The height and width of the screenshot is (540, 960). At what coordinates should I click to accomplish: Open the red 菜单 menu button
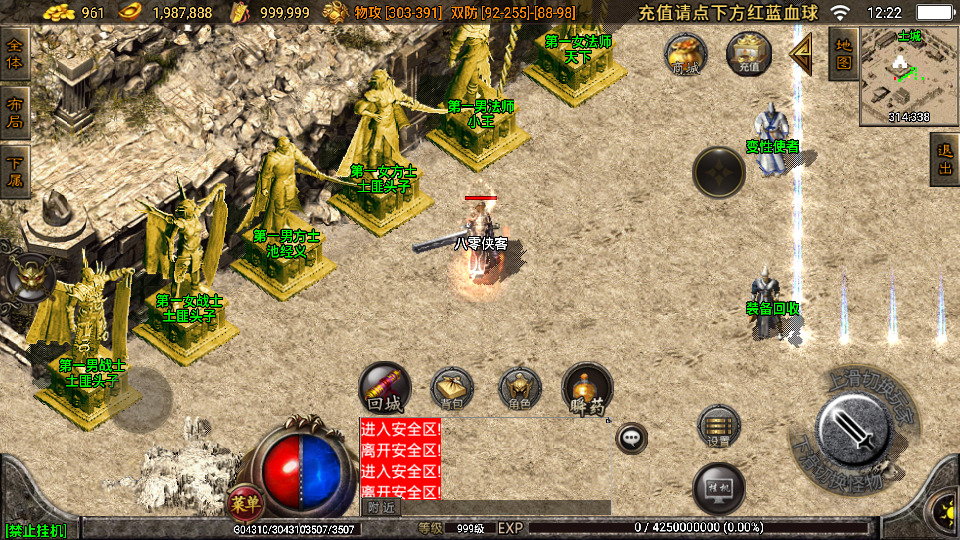point(243,501)
